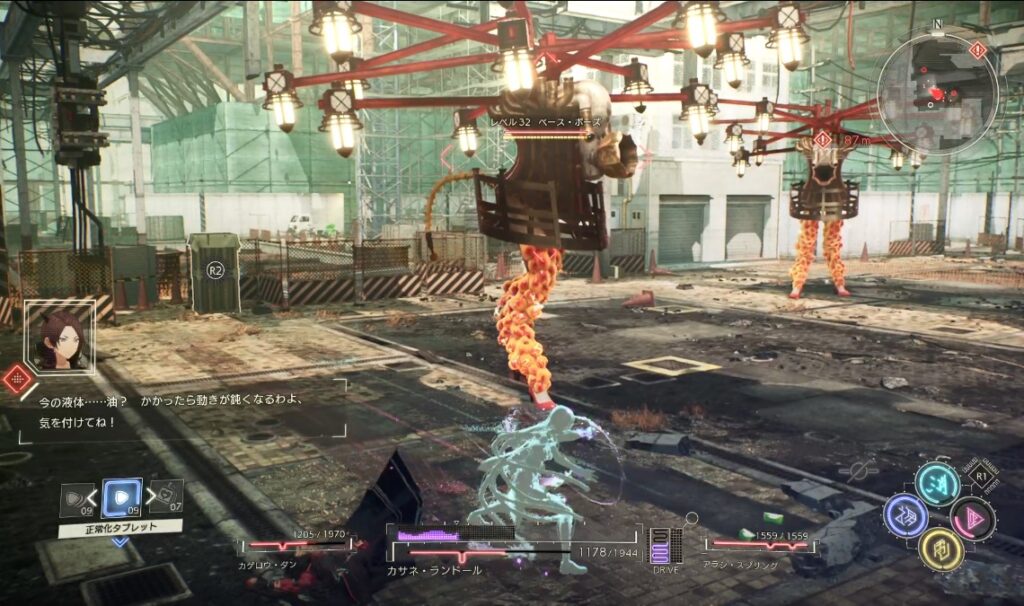Viewport: 1024px width, 606px height.
Task: Activate the purple SAS power icon
Action: pos(905,516)
